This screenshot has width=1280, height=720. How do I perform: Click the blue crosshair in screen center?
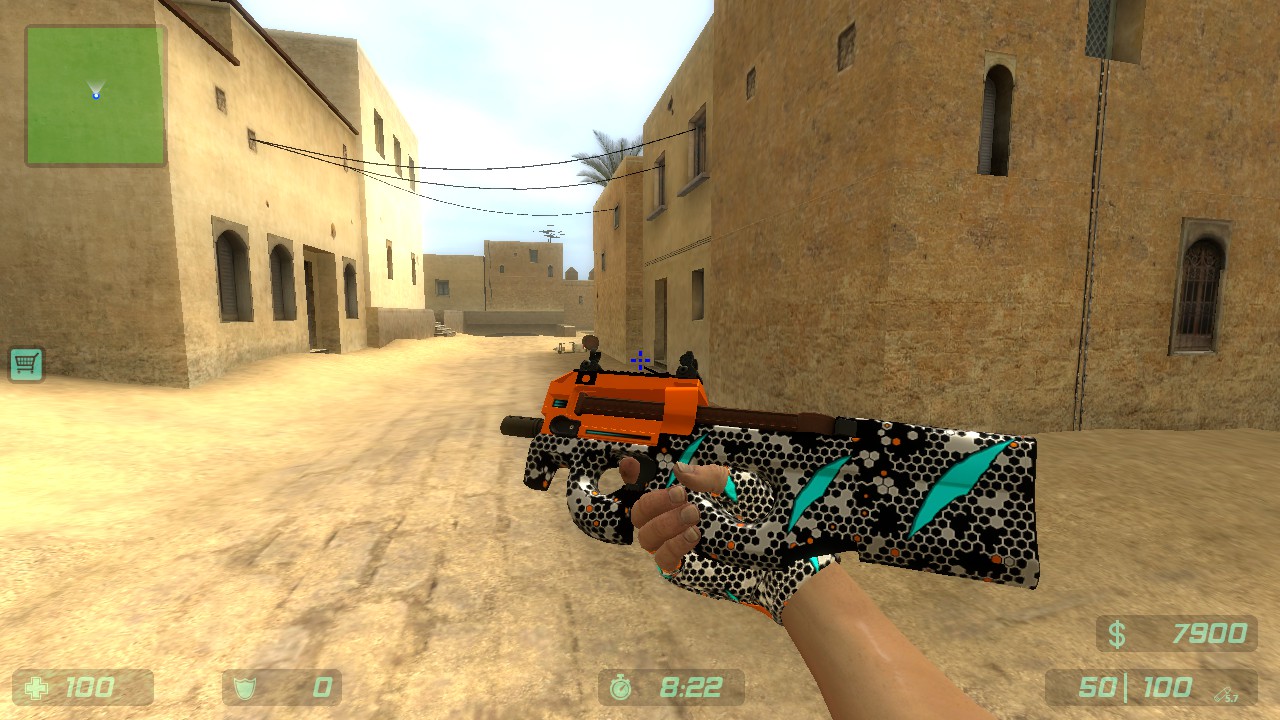pyautogui.click(x=639, y=360)
